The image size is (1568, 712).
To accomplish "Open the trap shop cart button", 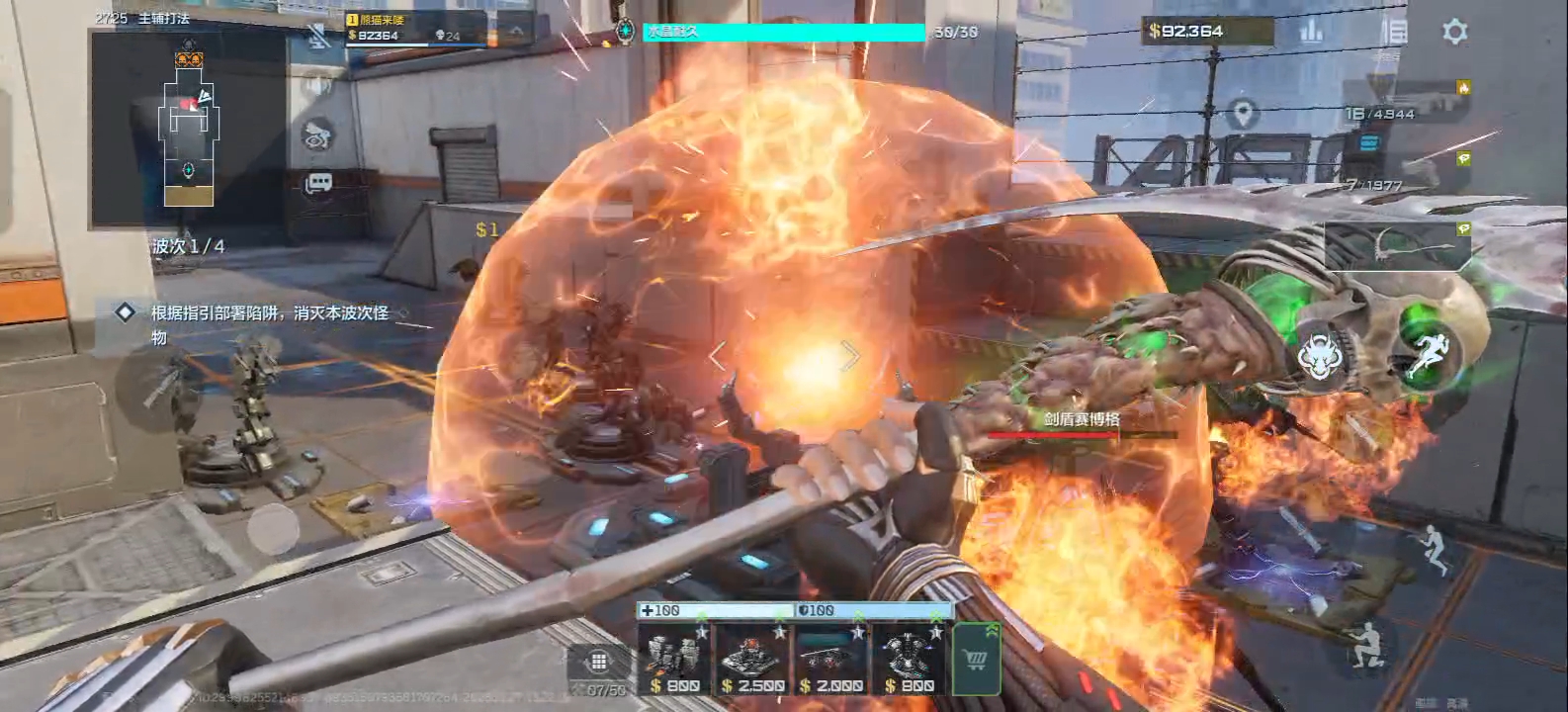I will [x=976, y=659].
